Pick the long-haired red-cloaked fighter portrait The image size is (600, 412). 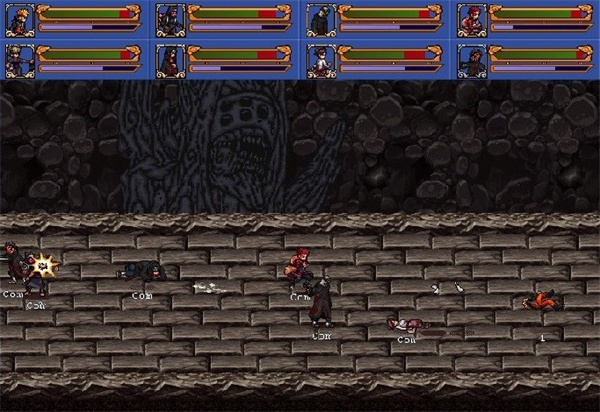[x=169, y=60]
